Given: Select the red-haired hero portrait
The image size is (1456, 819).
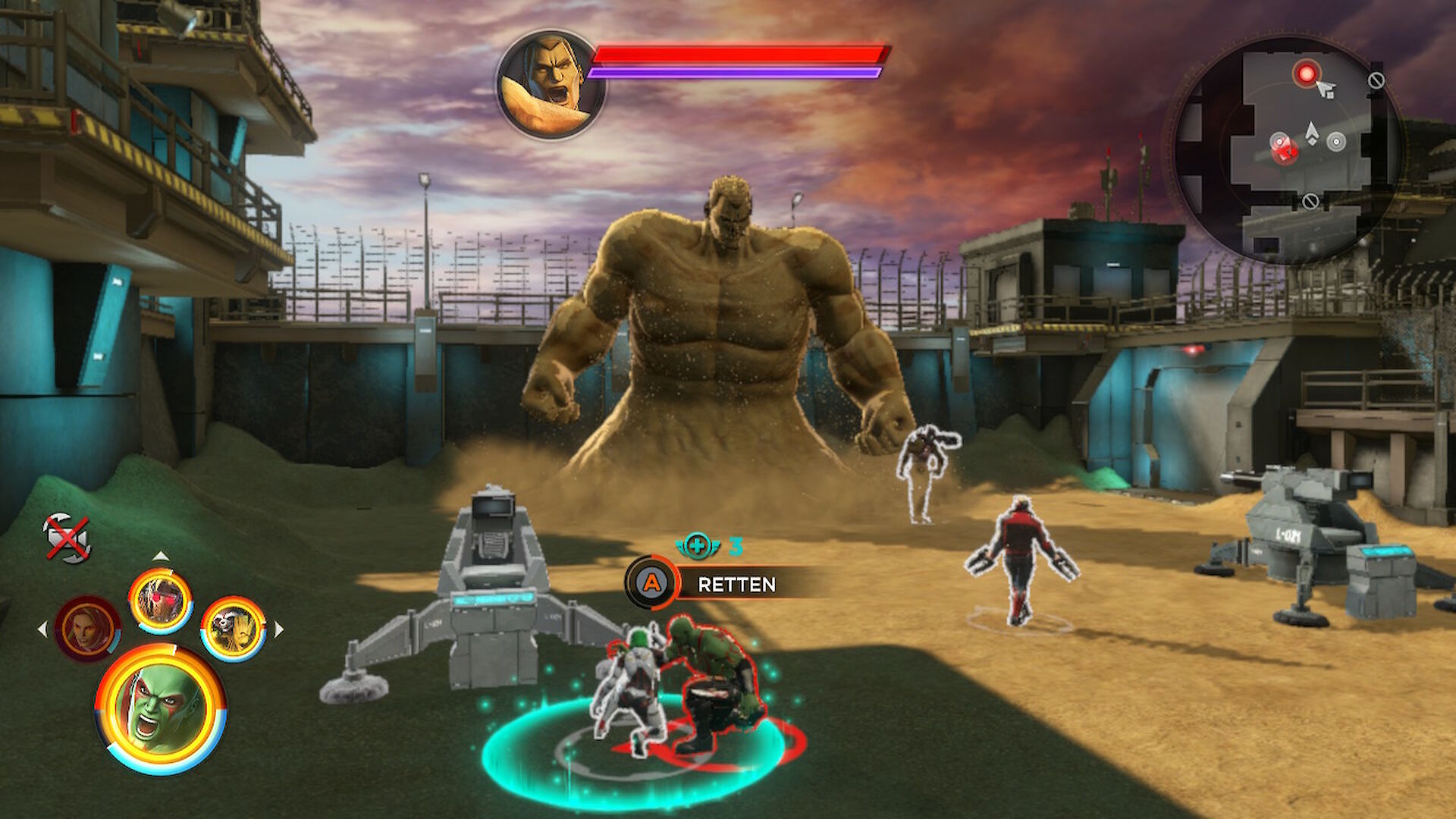Looking at the screenshot, I should coord(87,629).
